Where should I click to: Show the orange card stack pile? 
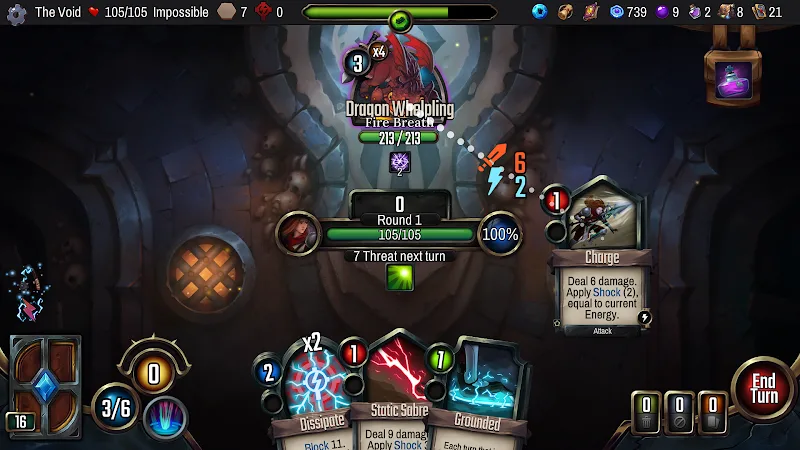712,412
